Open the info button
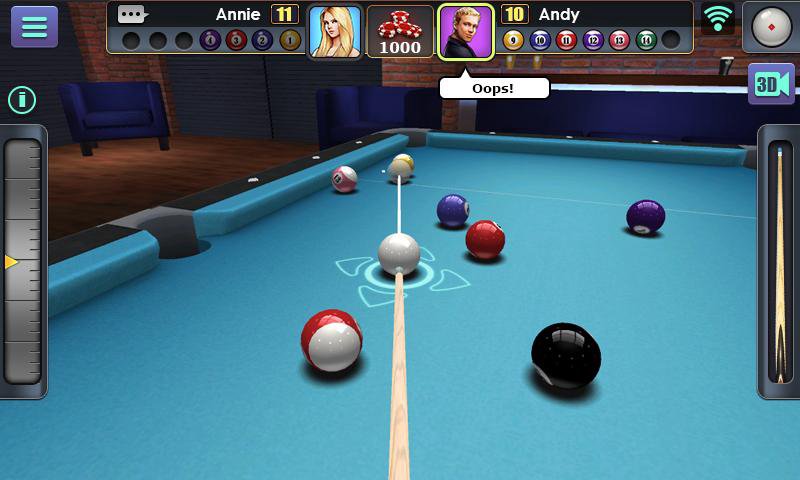Screen dimensions: 800x480 click(22, 99)
